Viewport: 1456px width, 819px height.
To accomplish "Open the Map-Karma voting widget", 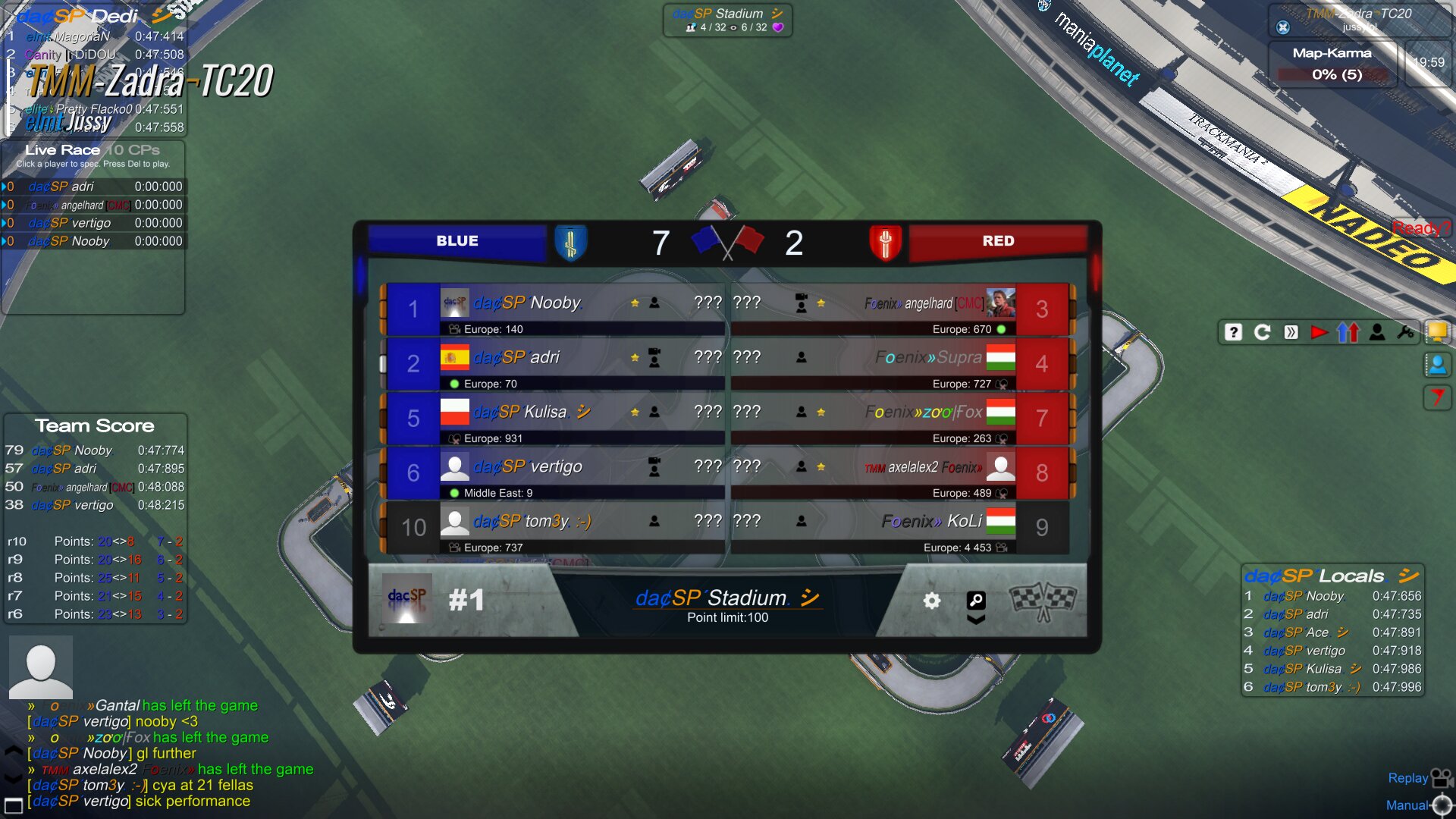I will [x=1332, y=64].
